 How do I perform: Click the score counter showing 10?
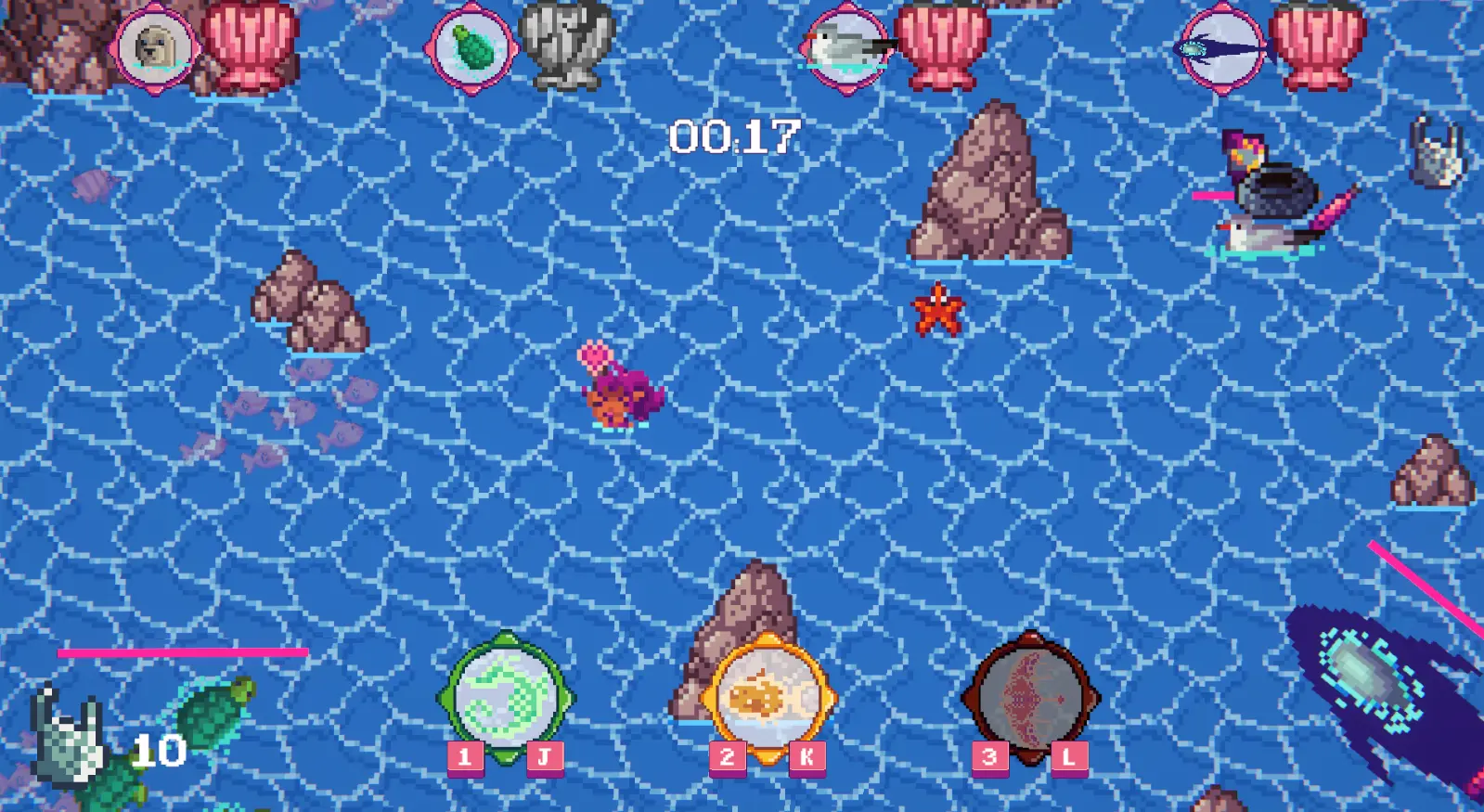point(160,748)
